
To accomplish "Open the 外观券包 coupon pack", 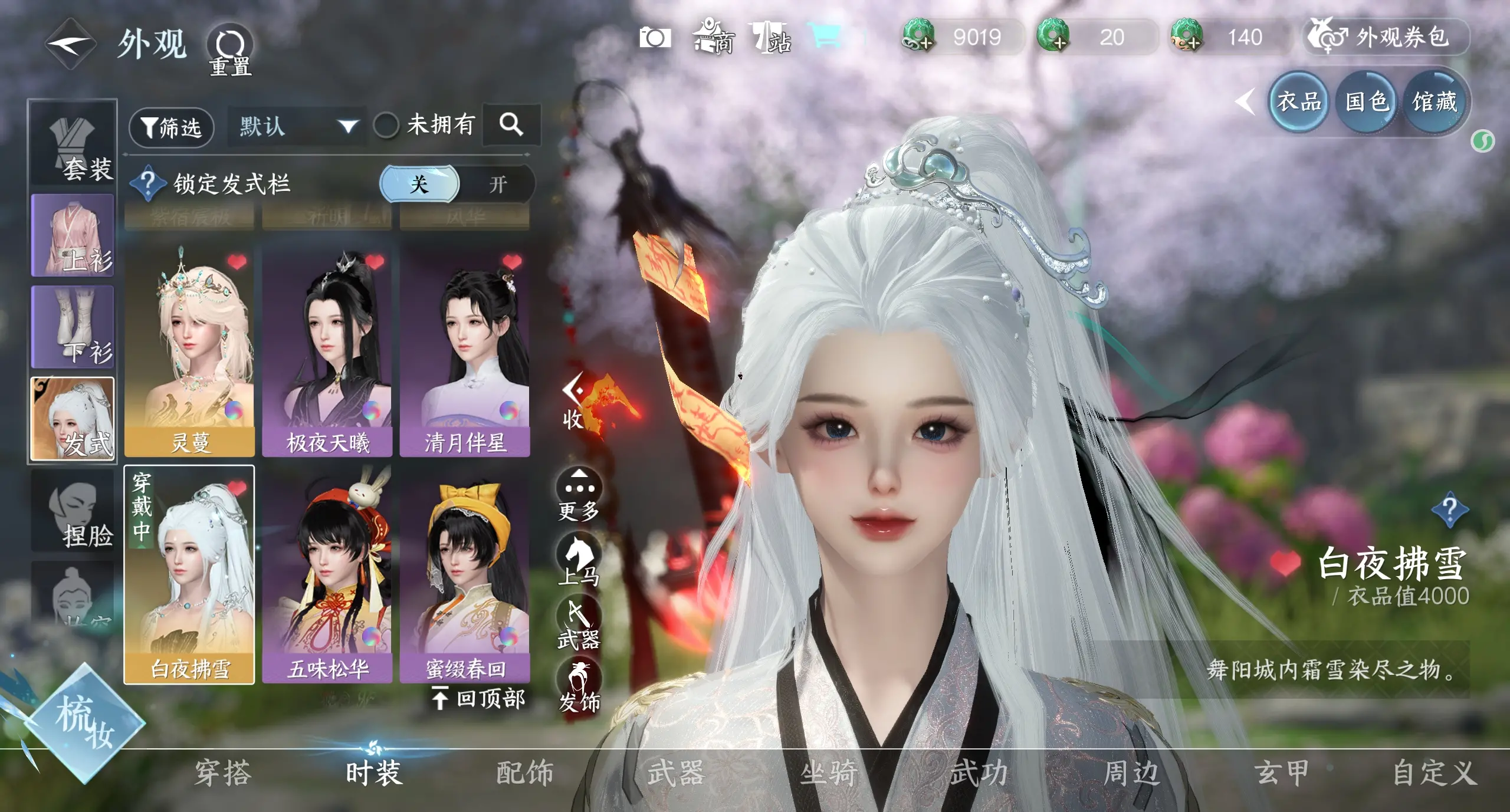I will tap(1386, 38).
